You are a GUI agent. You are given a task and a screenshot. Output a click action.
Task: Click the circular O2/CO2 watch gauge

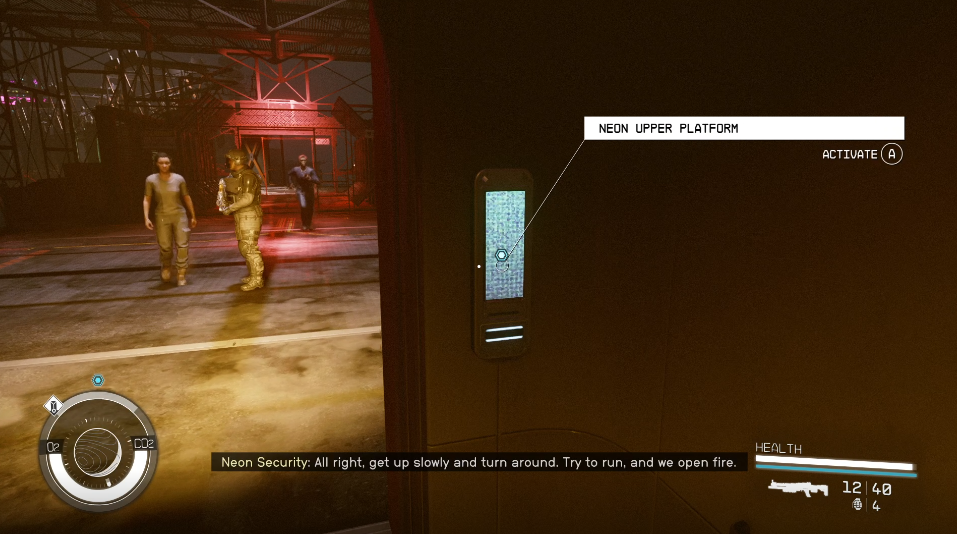[98, 449]
